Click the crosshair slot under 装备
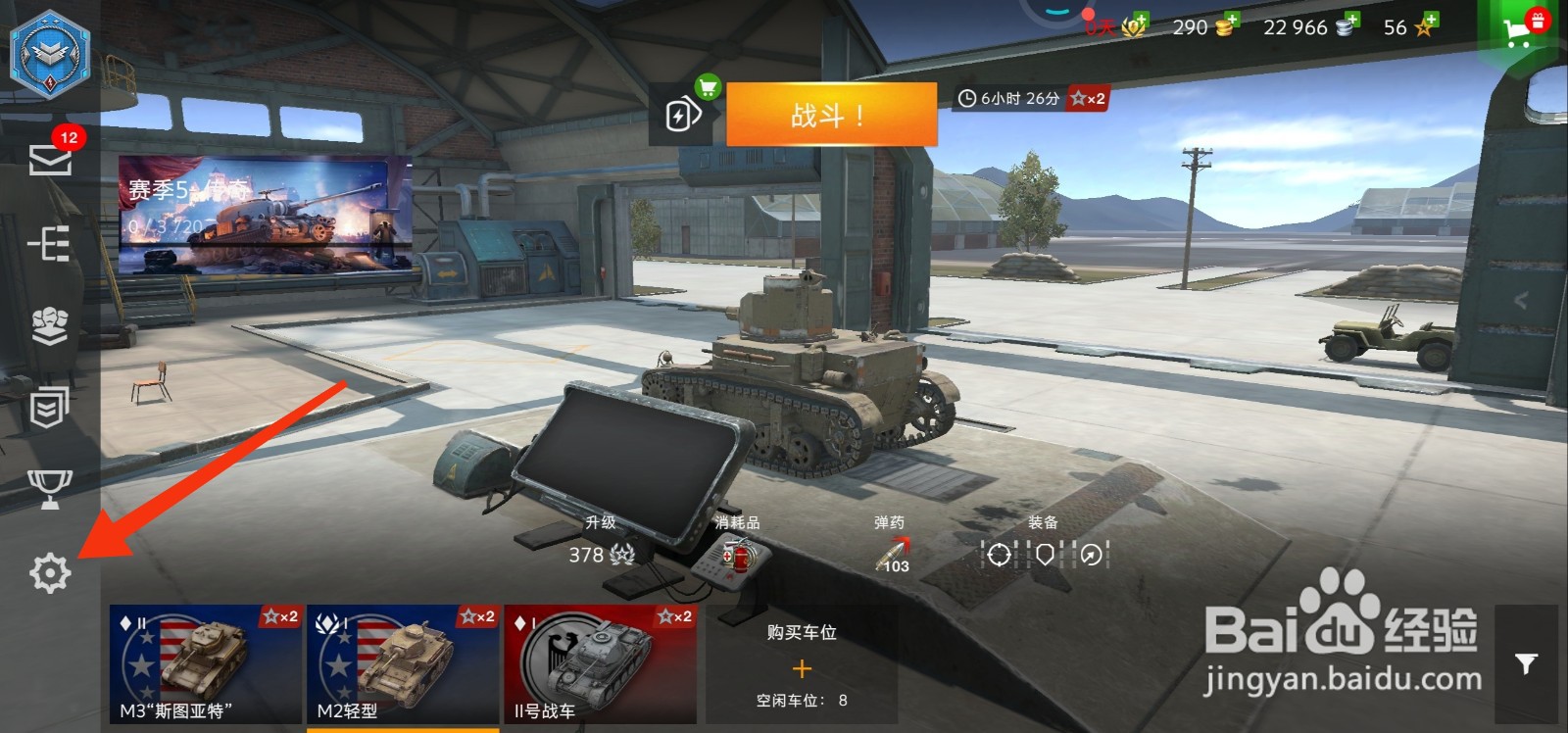Viewport: 1568px width, 733px height. (x=998, y=556)
